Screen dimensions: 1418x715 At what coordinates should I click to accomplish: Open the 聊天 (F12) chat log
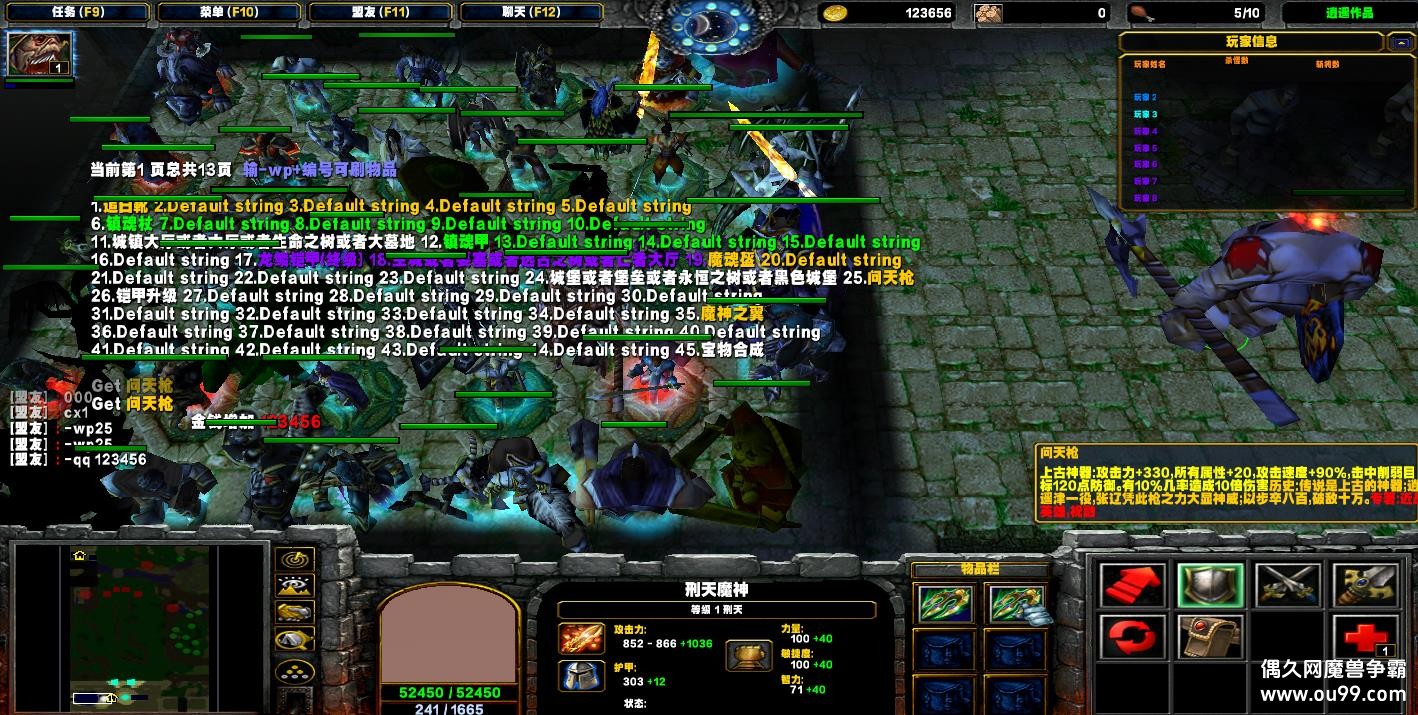pyautogui.click(x=531, y=13)
